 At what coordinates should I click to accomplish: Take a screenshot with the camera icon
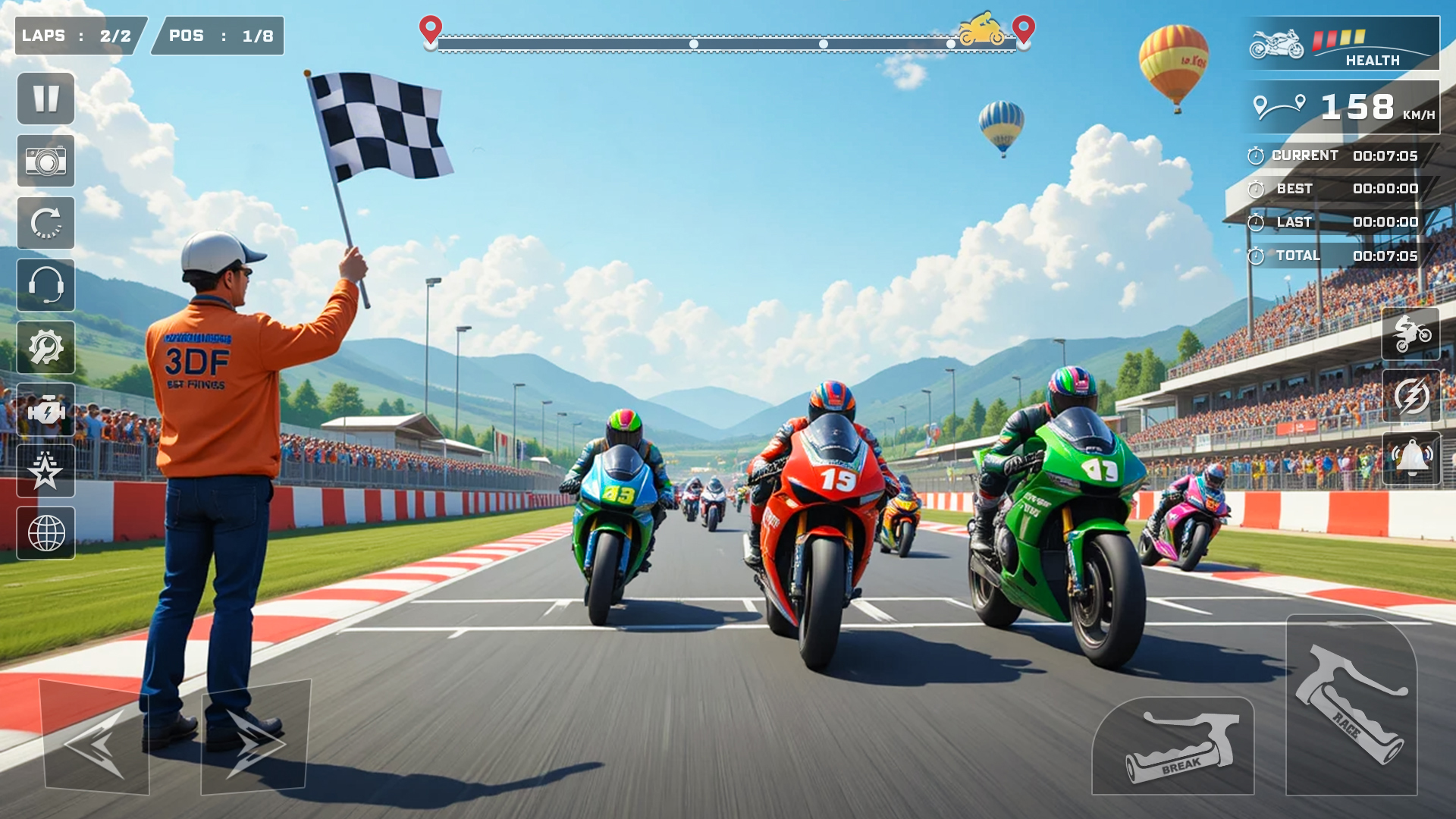pos(45,160)
